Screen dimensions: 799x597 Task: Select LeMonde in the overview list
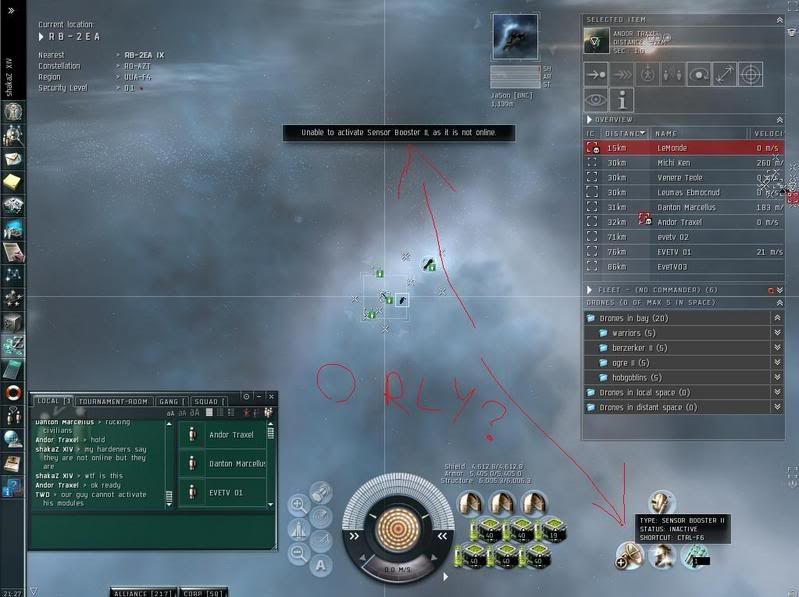click(680, 148)
